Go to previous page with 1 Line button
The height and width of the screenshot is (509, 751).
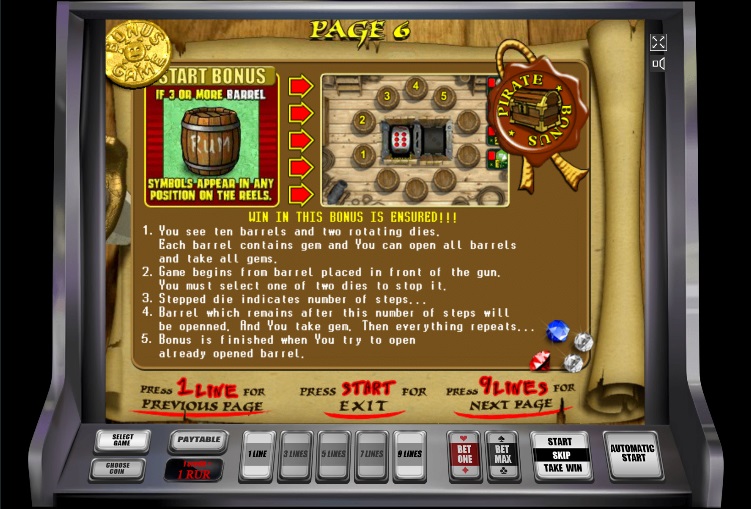point(258,455)
